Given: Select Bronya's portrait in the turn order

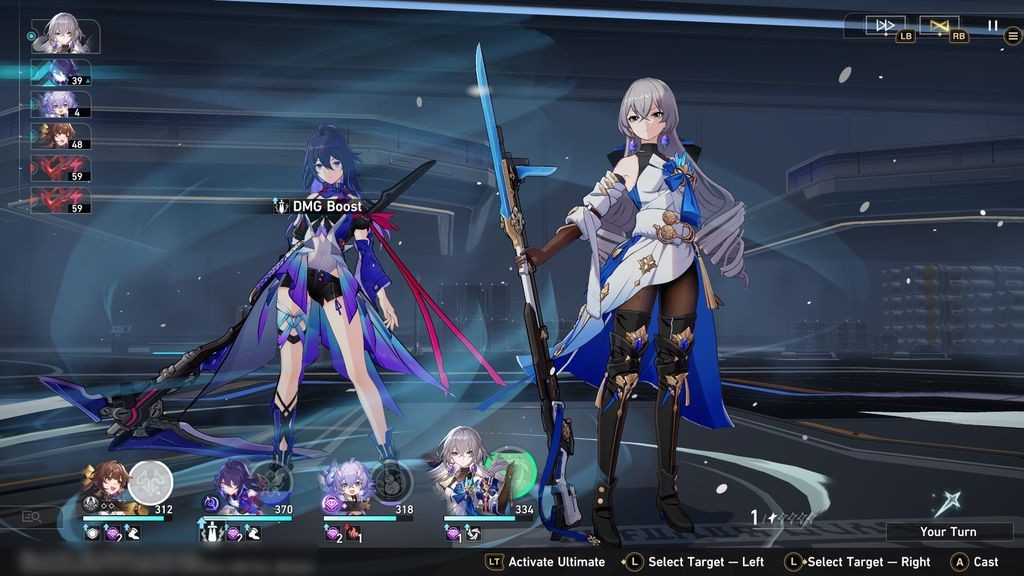Looking at the screenshot, I should [x=64, y=37].
